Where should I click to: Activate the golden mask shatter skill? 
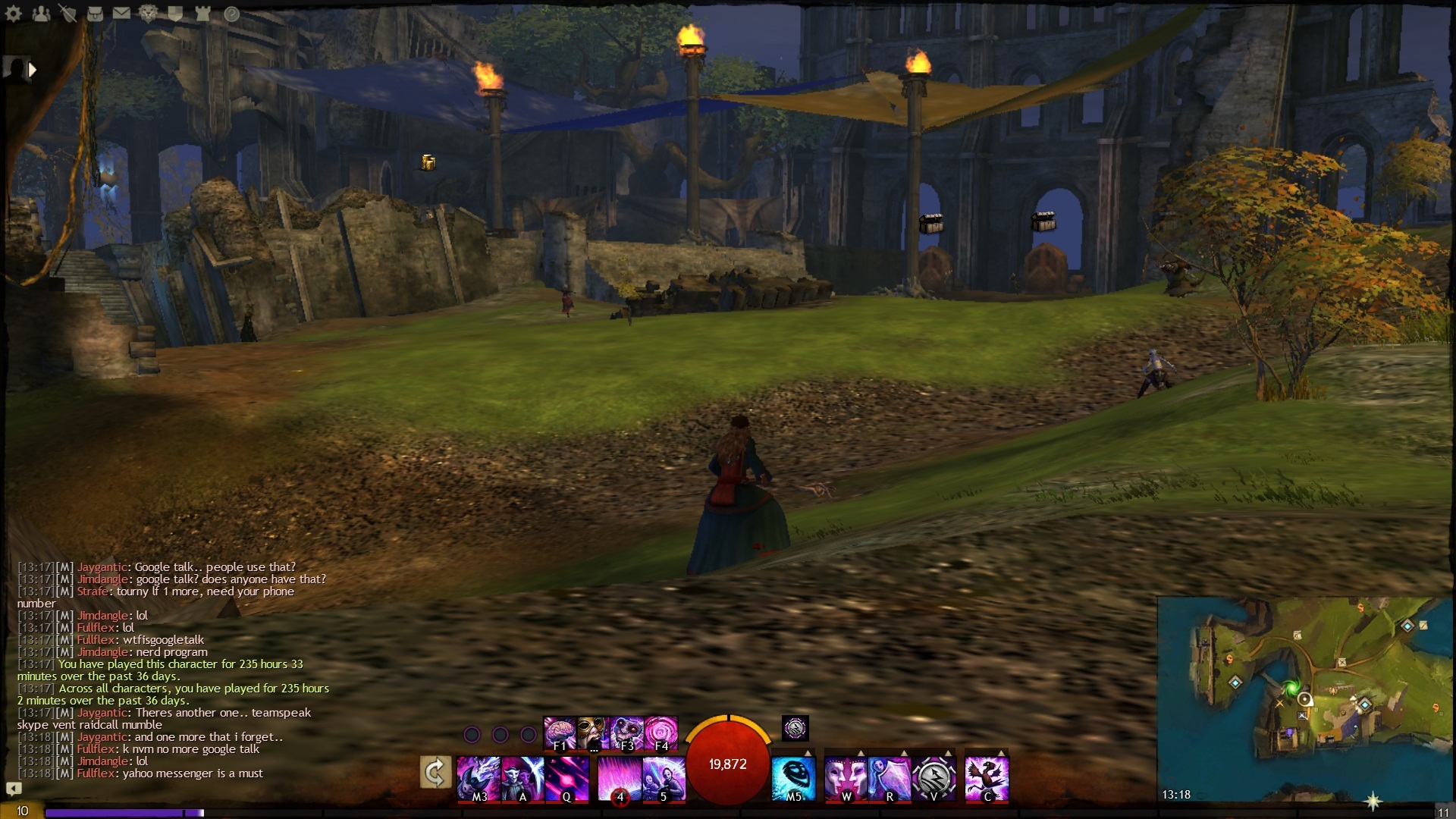(593, 733)
